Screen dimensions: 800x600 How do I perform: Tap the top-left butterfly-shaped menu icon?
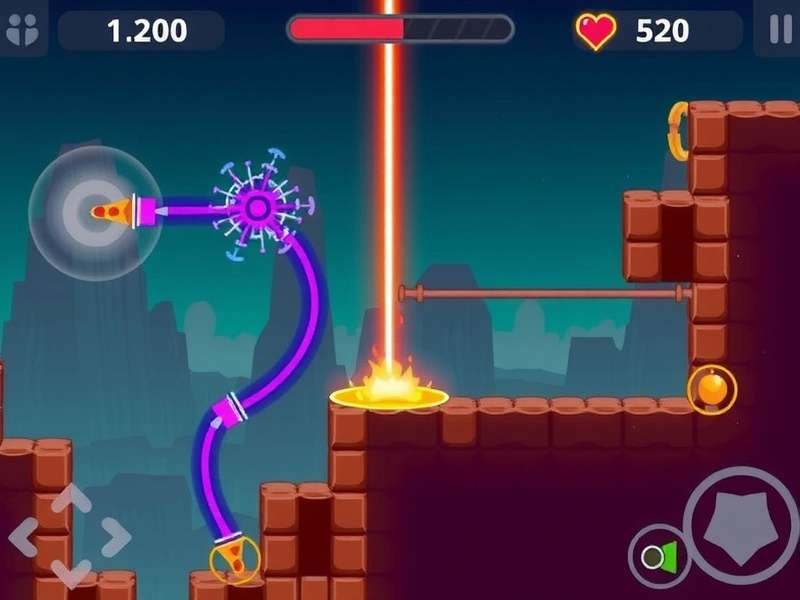[21, 30]
